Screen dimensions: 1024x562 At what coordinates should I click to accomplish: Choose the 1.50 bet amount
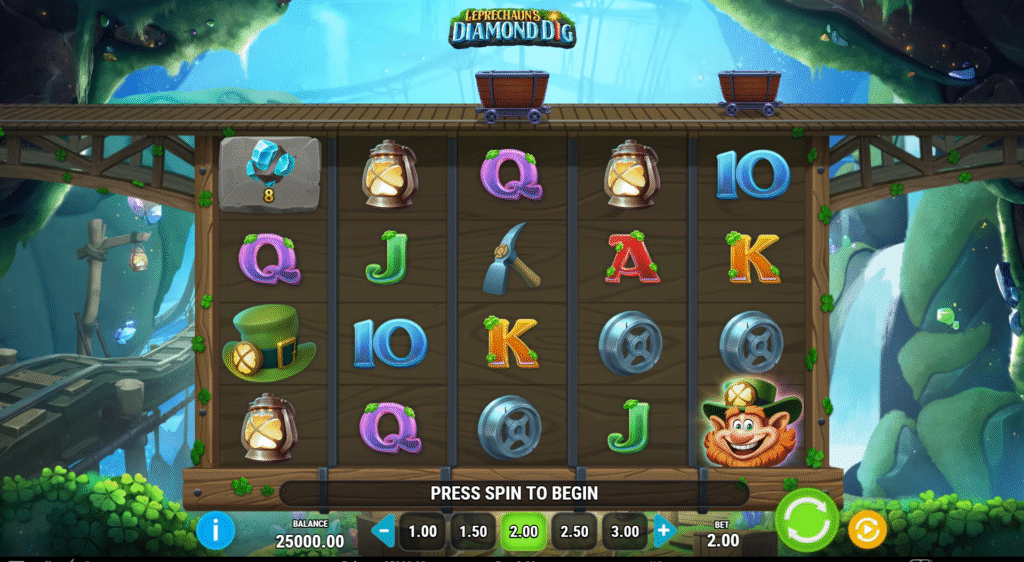(473, 531)
